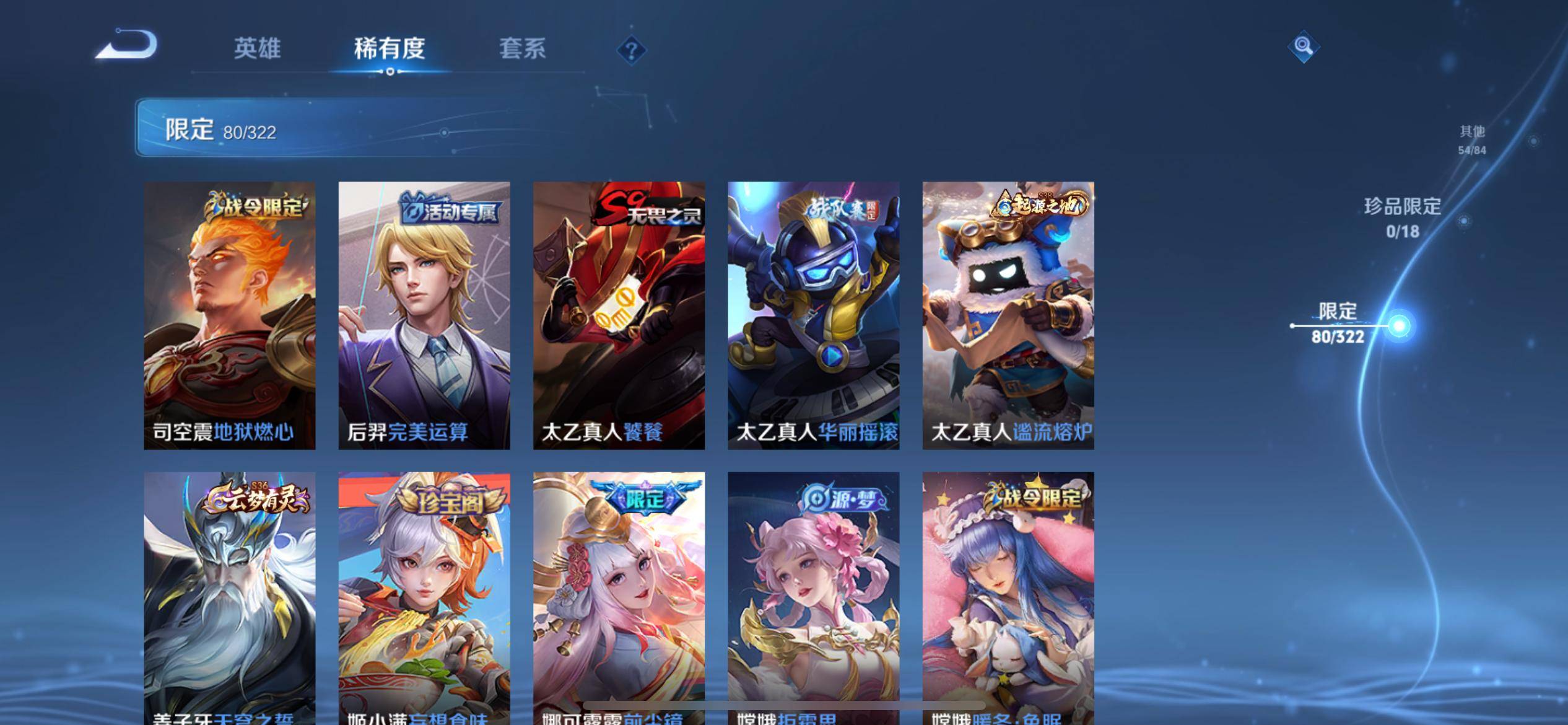
Task: Show help via the question mark icon
Action: click(x=631, y=50)
